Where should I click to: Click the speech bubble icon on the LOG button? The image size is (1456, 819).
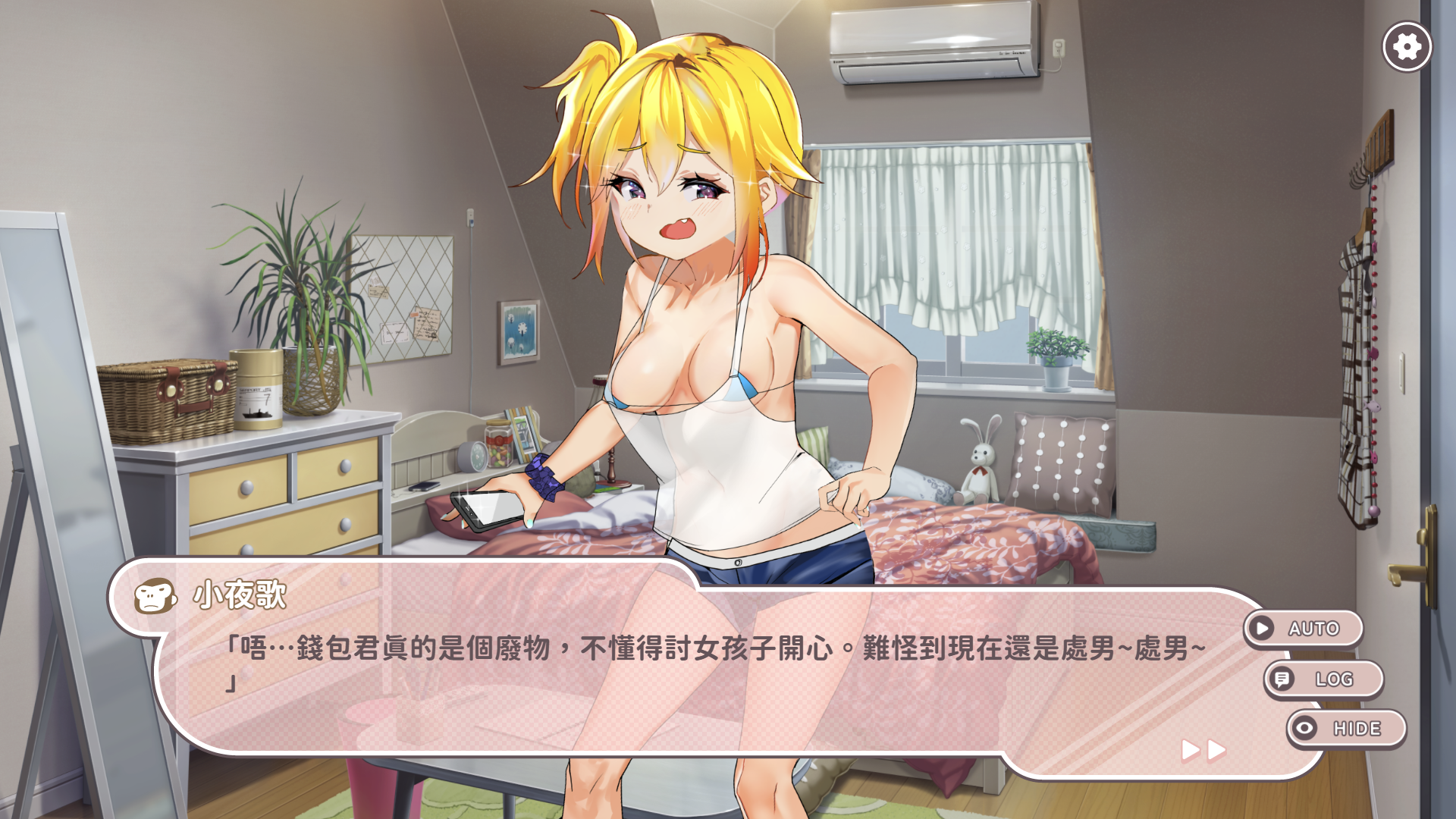1283,679
